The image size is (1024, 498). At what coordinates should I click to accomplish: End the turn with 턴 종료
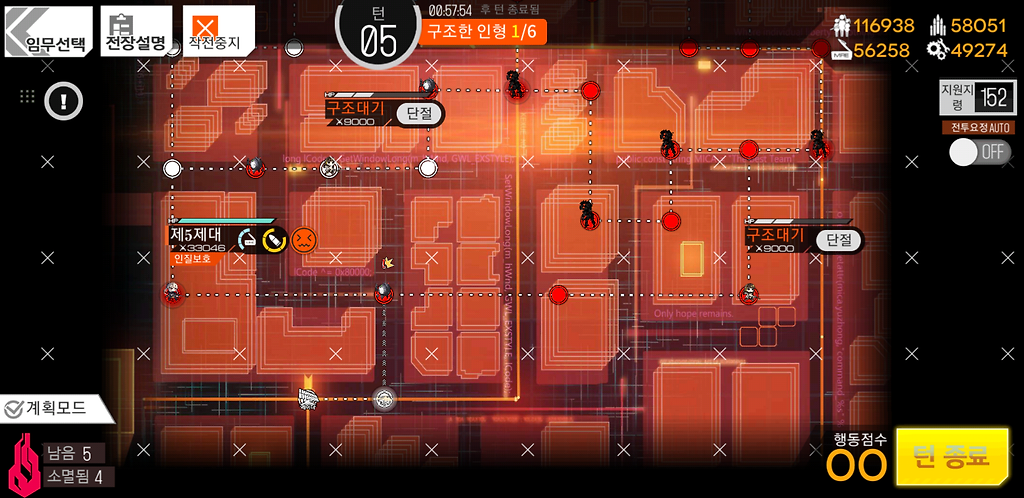click(951, 457)
